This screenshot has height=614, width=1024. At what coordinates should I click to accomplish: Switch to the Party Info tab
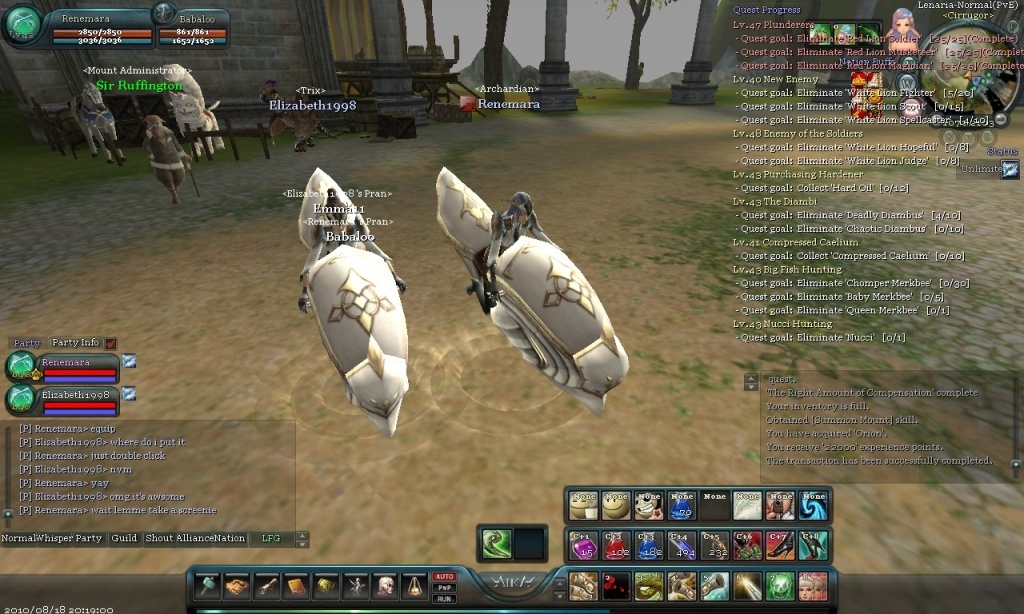[75, 343]
